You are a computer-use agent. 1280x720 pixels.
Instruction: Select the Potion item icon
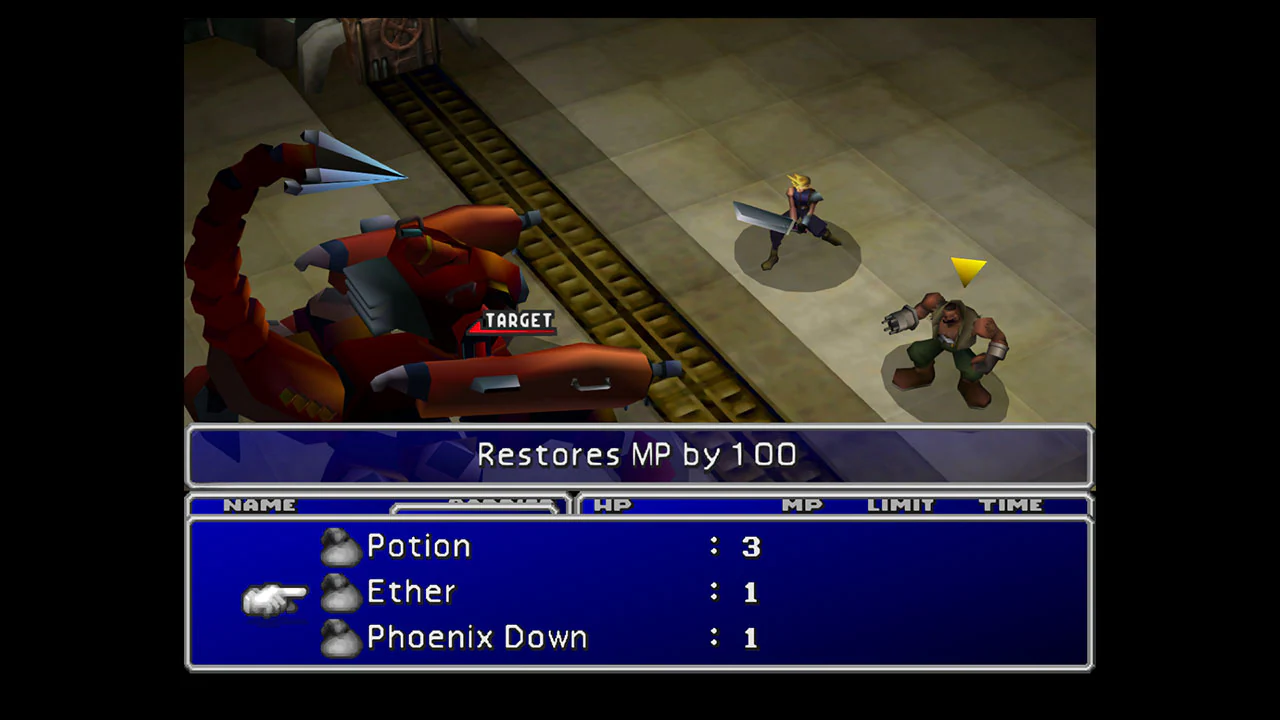pos(340,545)
